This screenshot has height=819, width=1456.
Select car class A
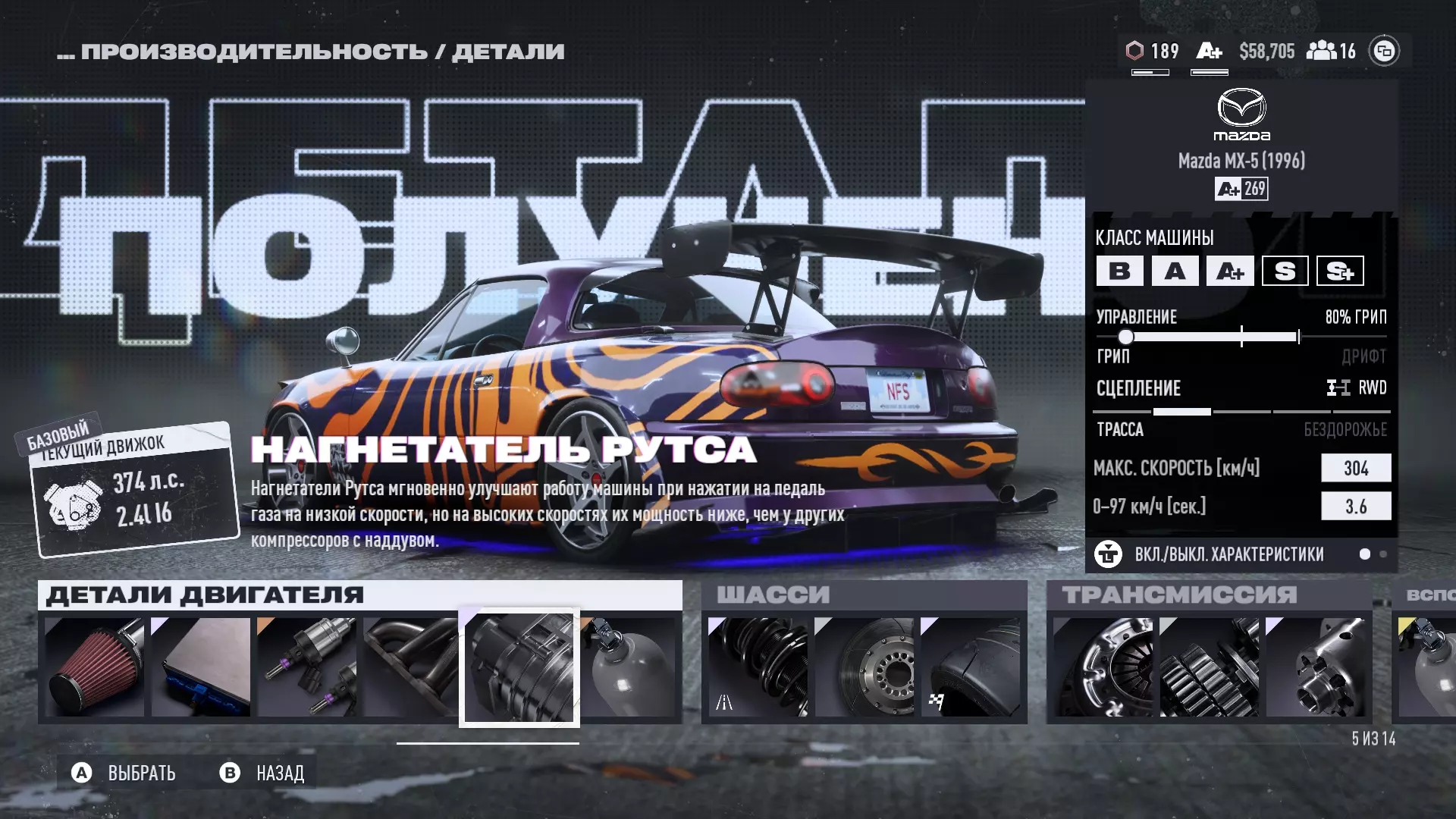point(1175,271)
